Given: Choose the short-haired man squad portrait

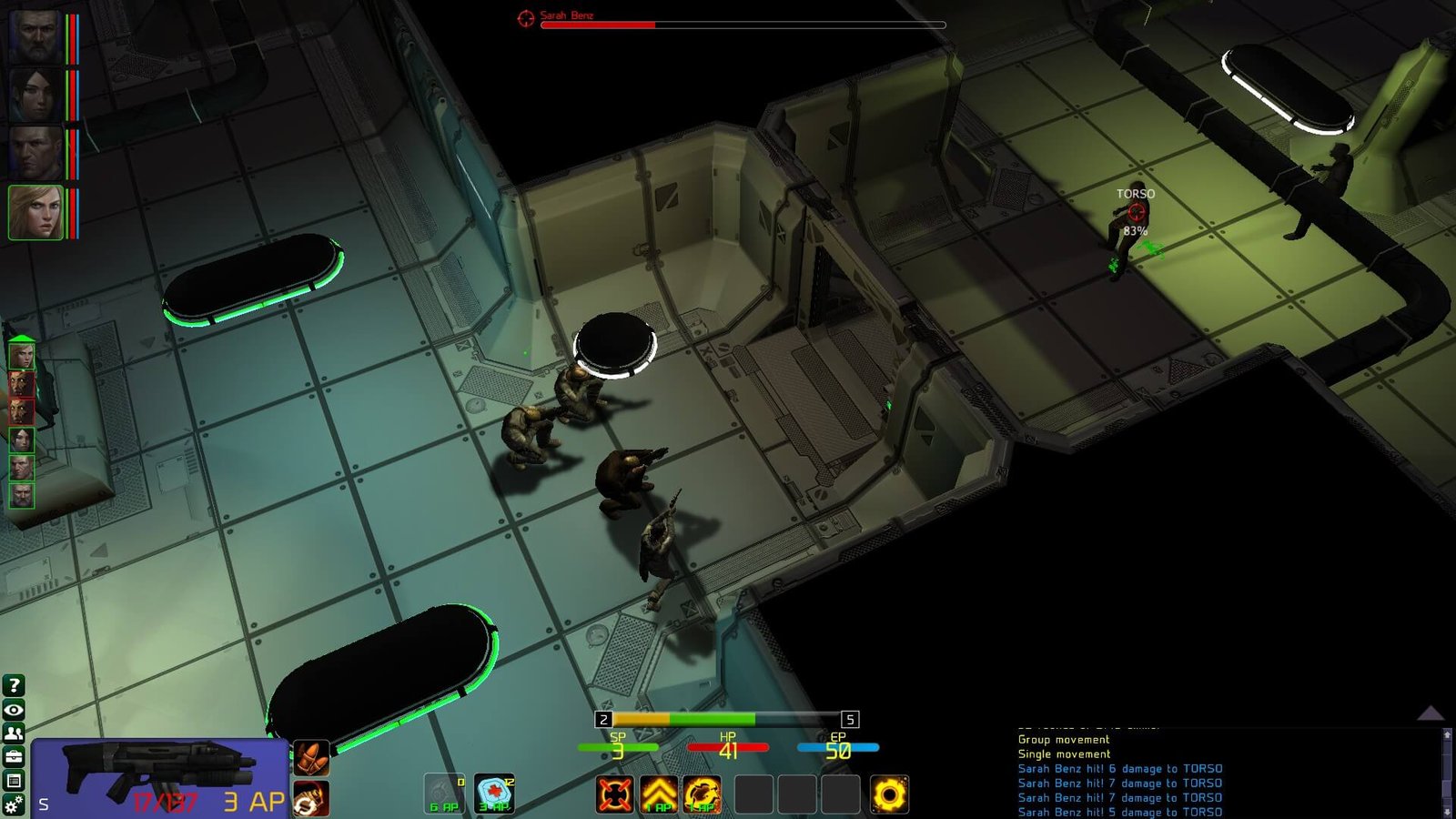Looking at the screenshot, I should (35, 154).
